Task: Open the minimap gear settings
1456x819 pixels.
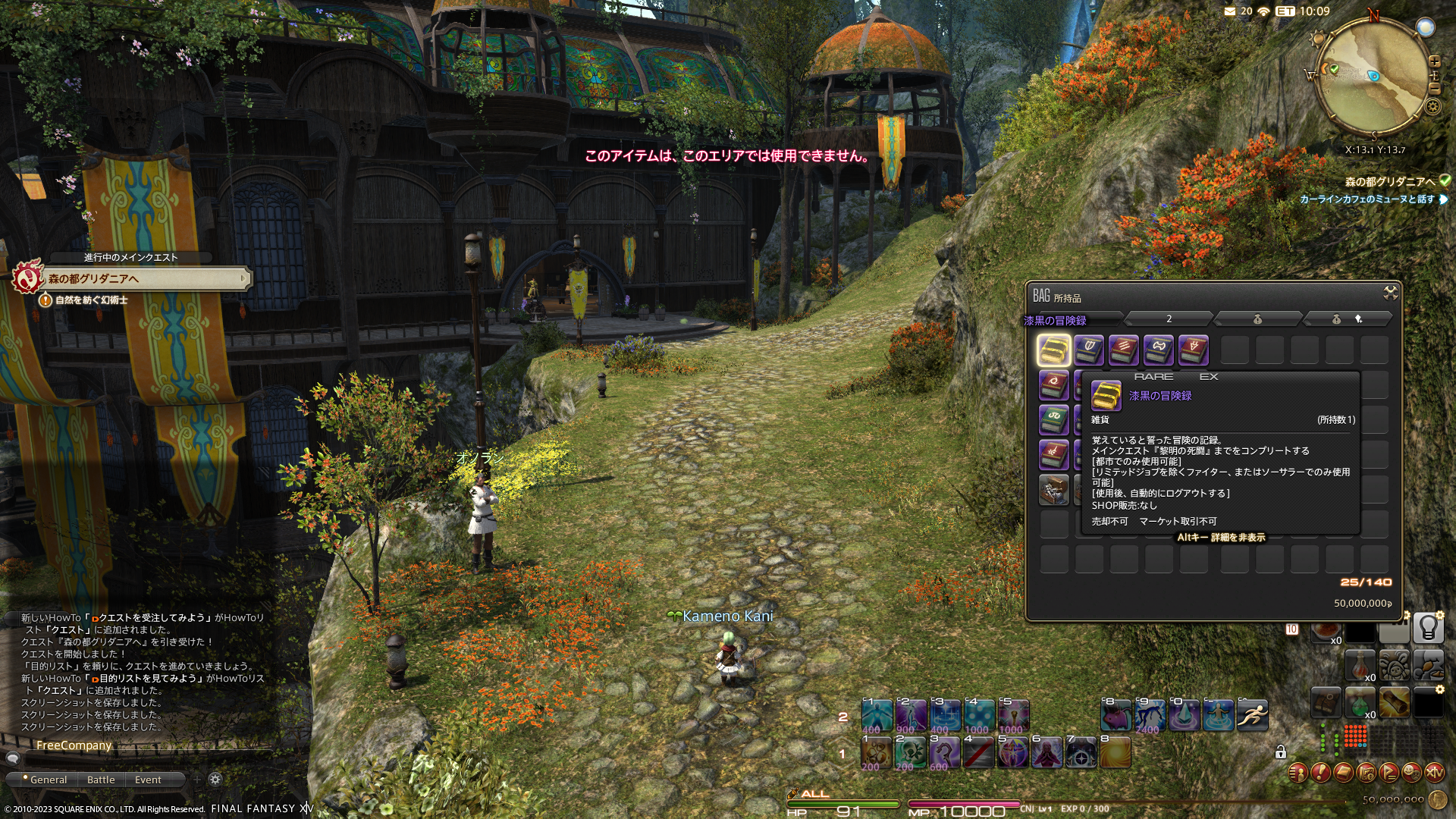Action: coord(1432,107)
